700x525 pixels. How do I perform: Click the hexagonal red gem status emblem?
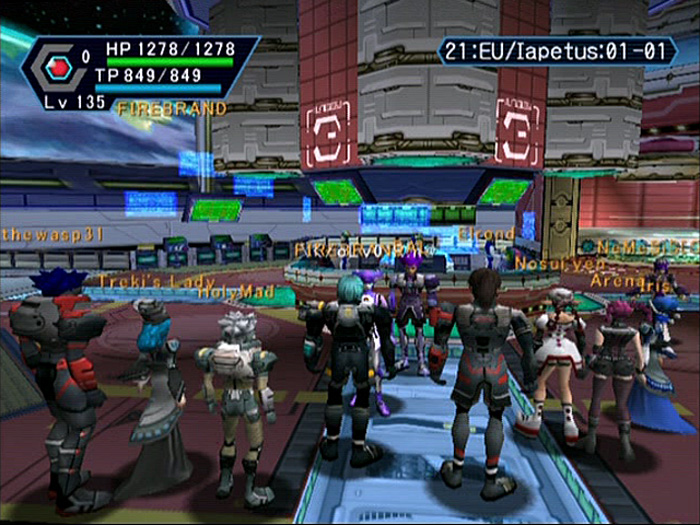(x=58, y=65)
